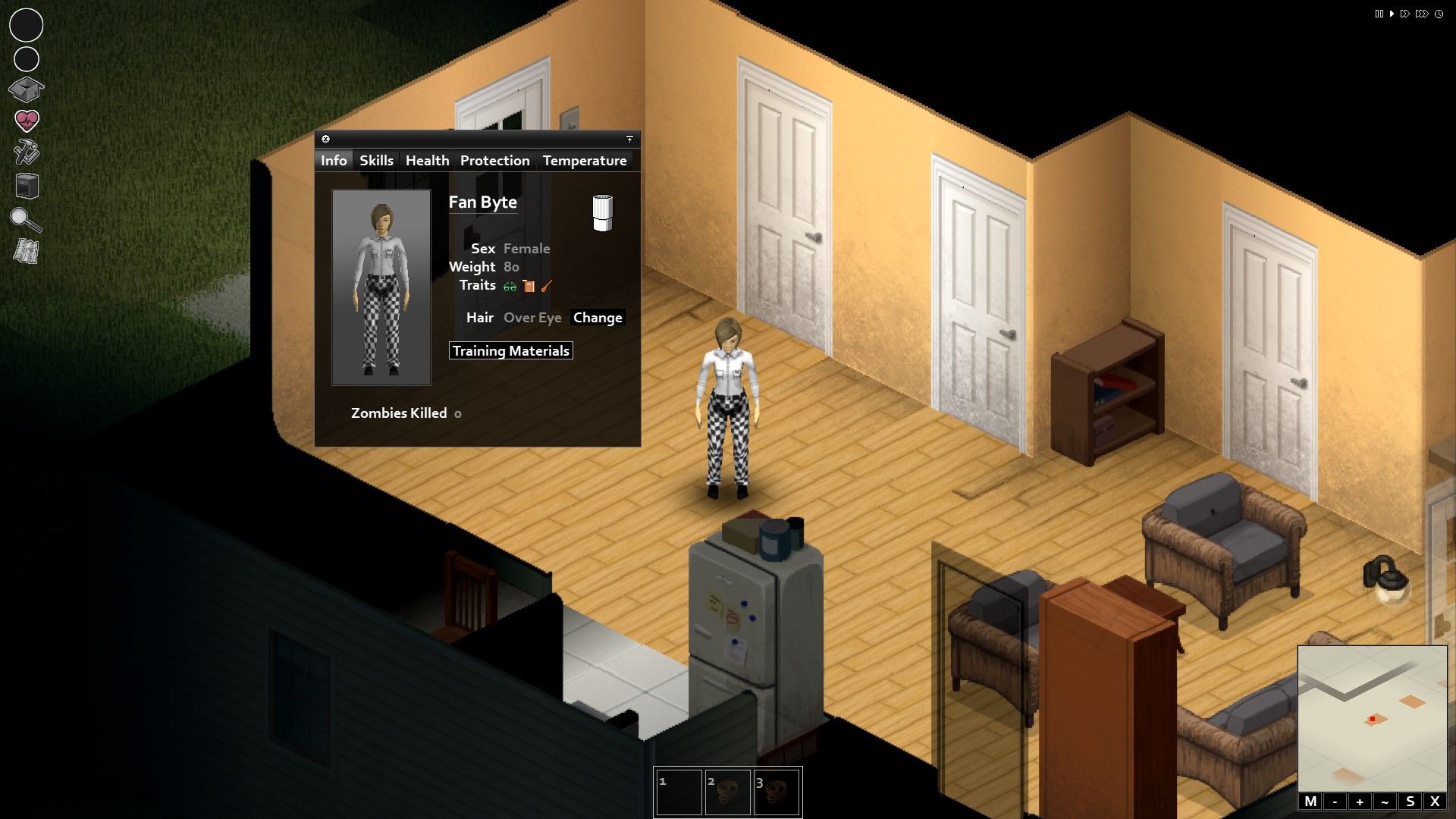The height and width of the screenshot is (819, 1456).
Task: Open the Health tab
Action: 427,161
